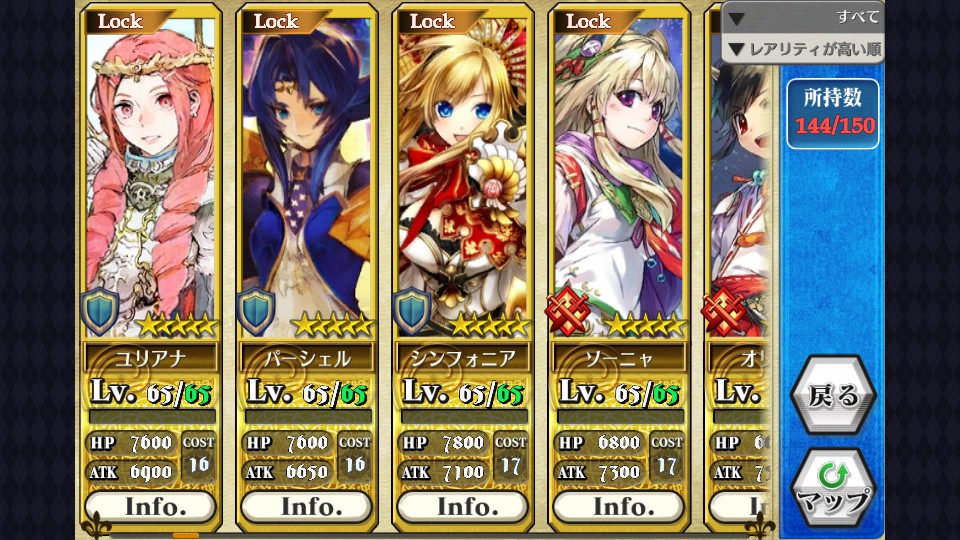Show Info for バーシェル card
The width and height of the screenshot is (960, 540).
click(x=306, y=506)
